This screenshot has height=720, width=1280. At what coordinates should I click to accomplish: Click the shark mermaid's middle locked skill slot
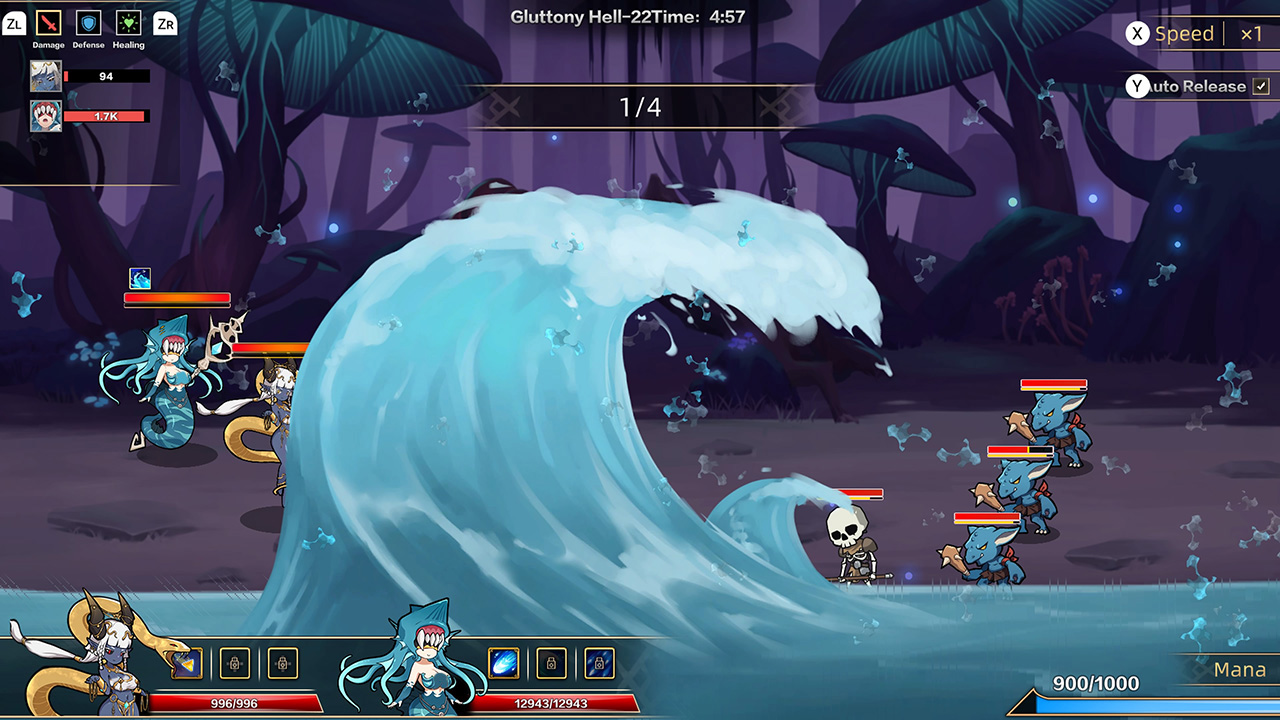tap(551, 663)
